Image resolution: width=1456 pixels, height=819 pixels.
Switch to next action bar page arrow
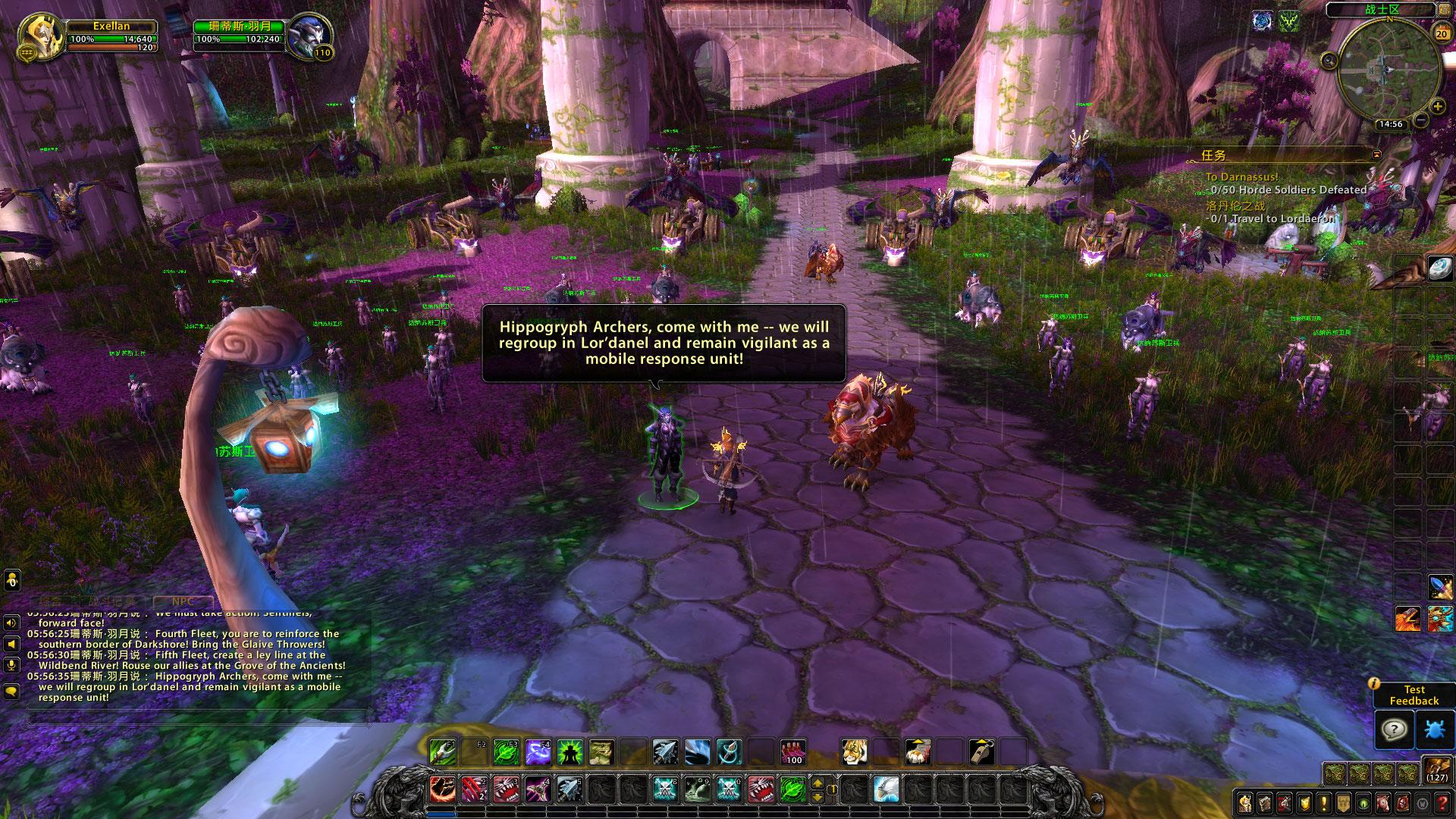817,782
